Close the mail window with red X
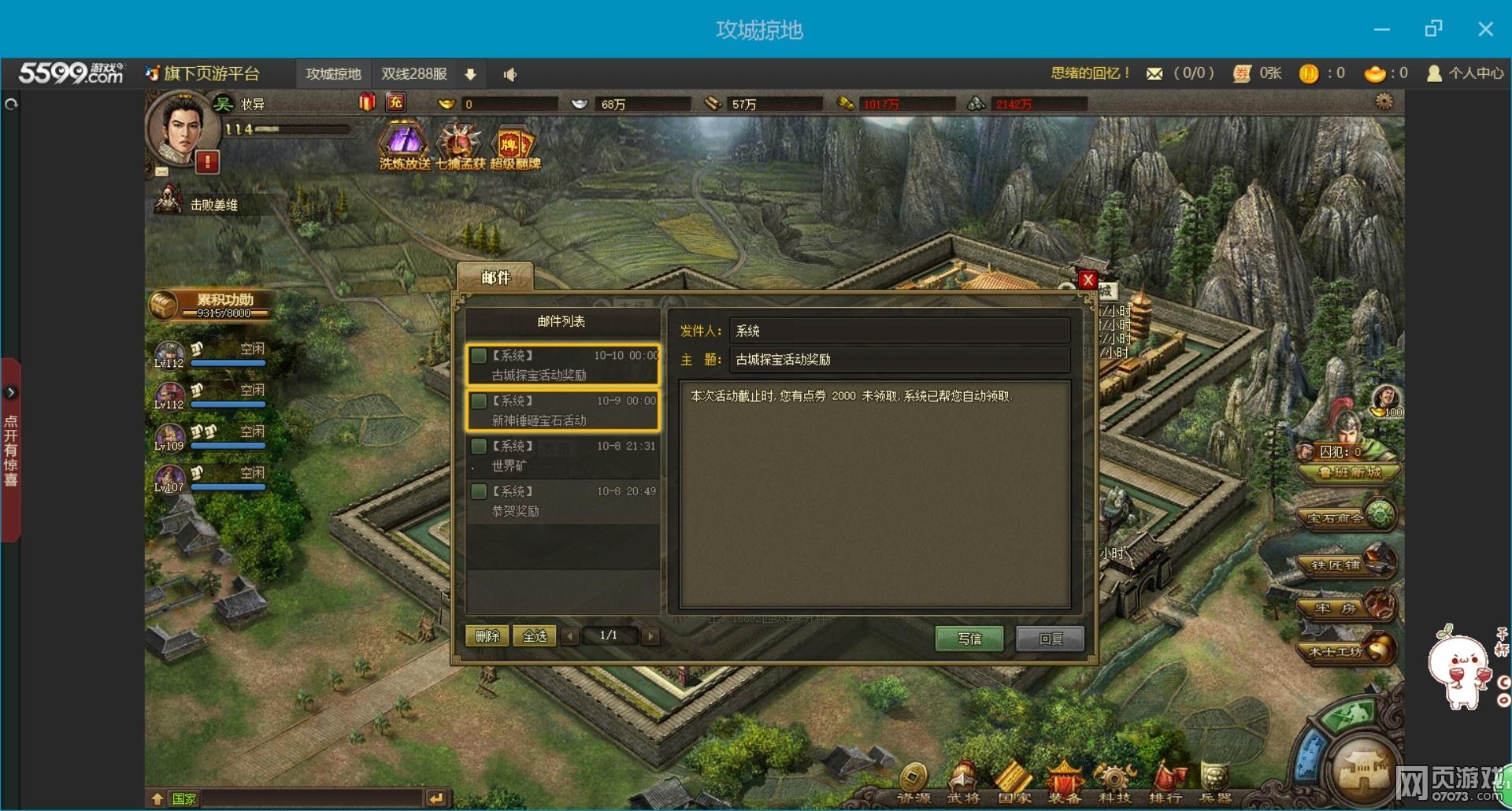The height and width of the screenshot is (811, 1512). pyautogui.click(x=1088, y=280)
